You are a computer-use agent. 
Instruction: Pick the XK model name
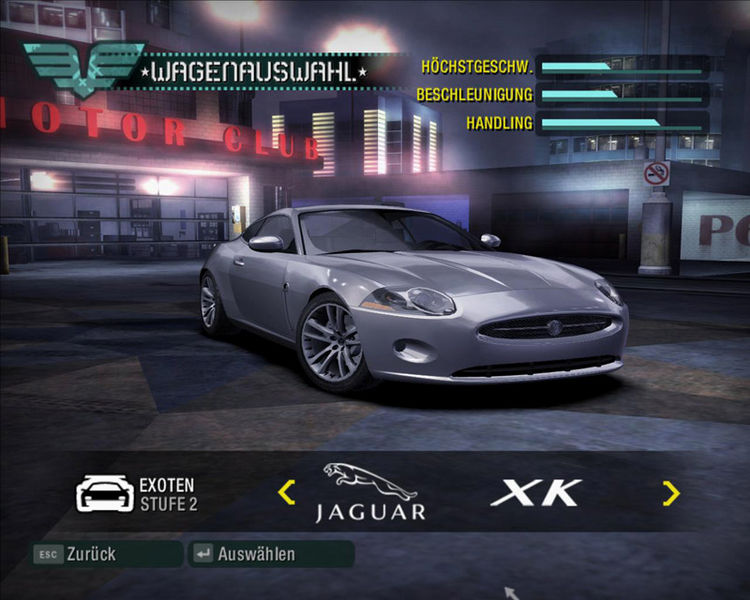pos(536,492)
